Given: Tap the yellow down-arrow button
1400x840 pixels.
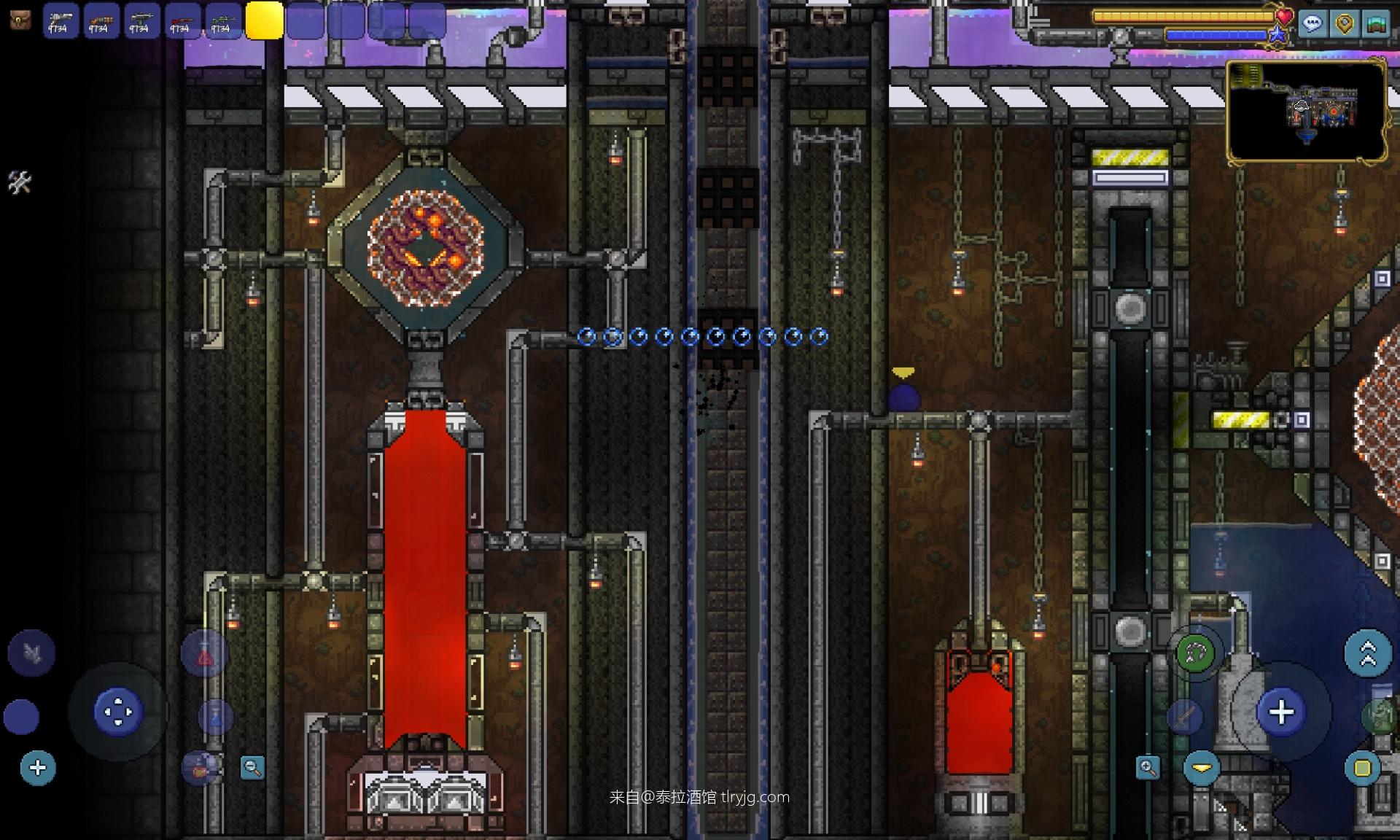Looking at the screenshot, I should (x=1202, y=768).
